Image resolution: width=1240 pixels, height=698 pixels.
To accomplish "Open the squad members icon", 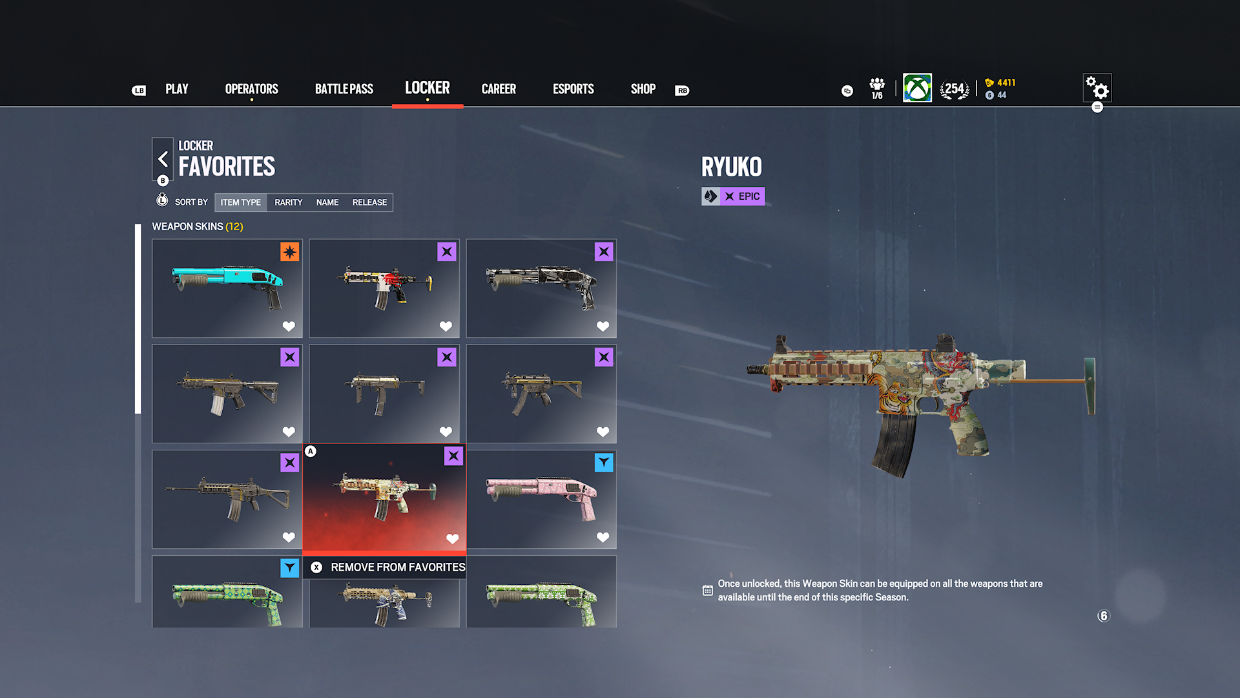I will tap(877, 88).
